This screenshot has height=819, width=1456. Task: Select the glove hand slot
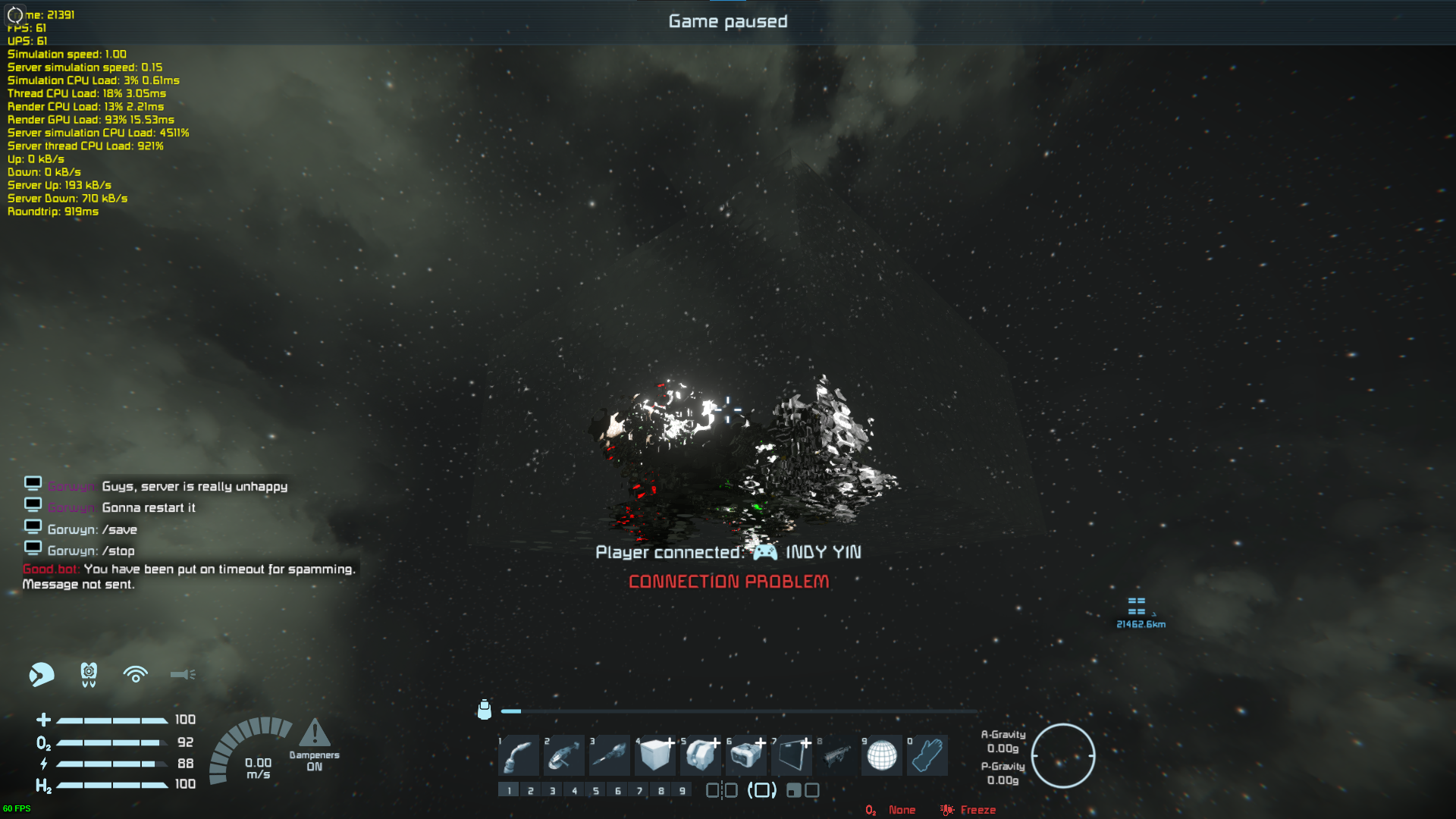pyautogui.click(x=927, y=755)
